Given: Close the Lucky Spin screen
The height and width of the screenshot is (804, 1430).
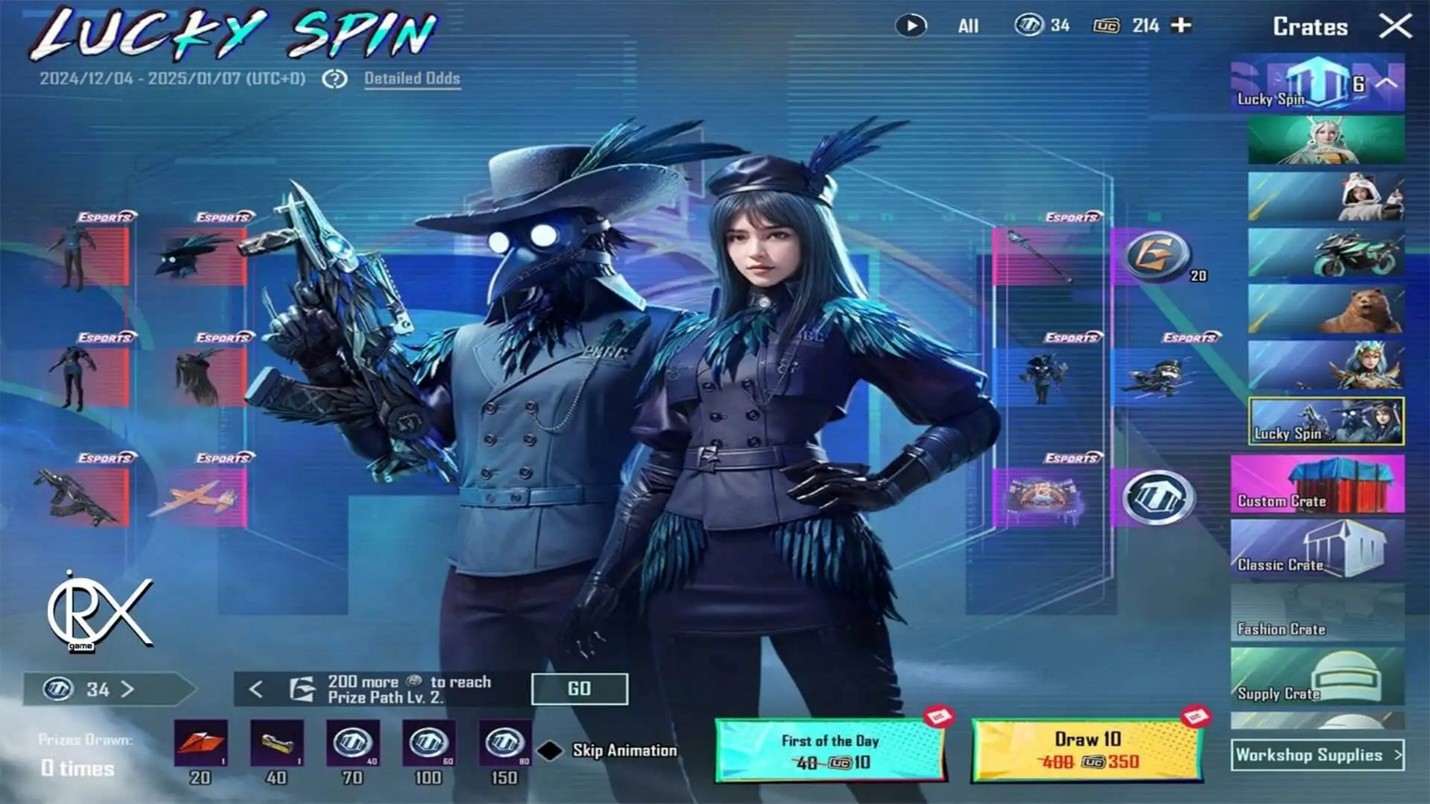Looking at the screenshot, I should (x=1395, y=26).
